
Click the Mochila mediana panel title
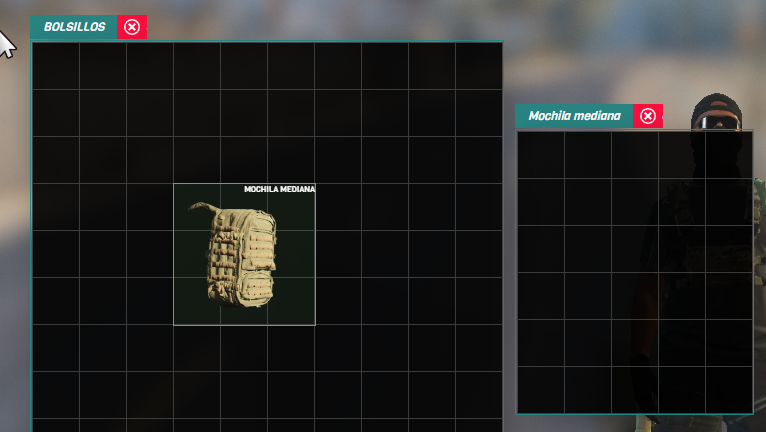574,116
